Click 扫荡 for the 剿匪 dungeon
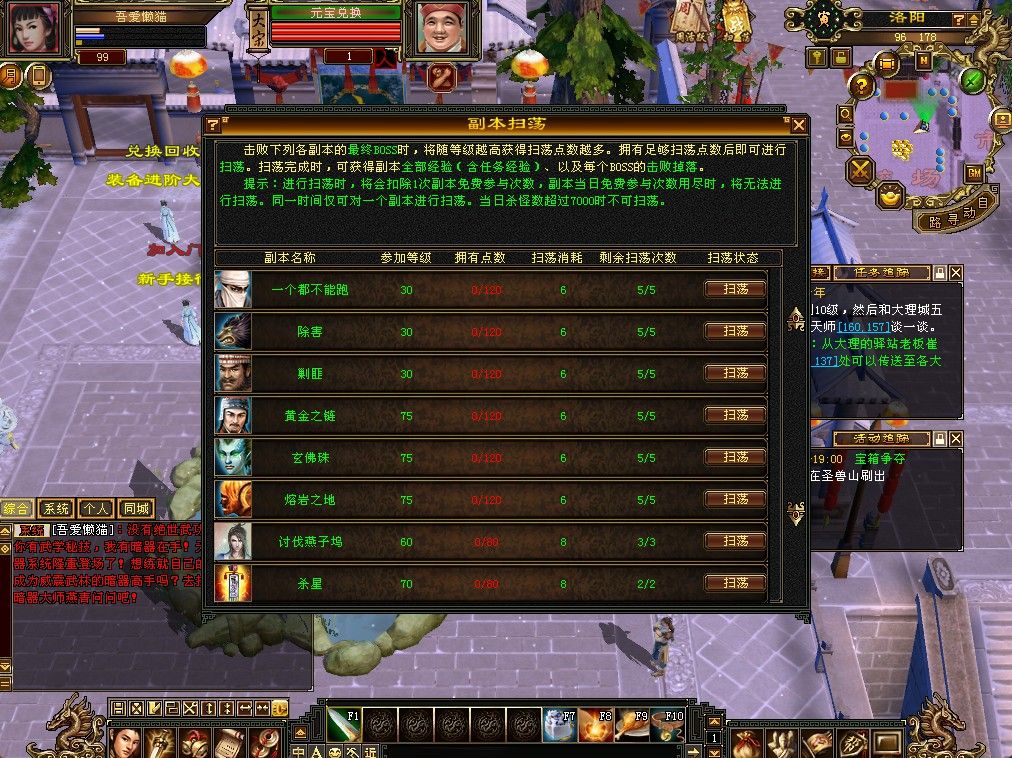This screenshot has height=758, width=1012. pyautogui.click(x=735, y=373)
